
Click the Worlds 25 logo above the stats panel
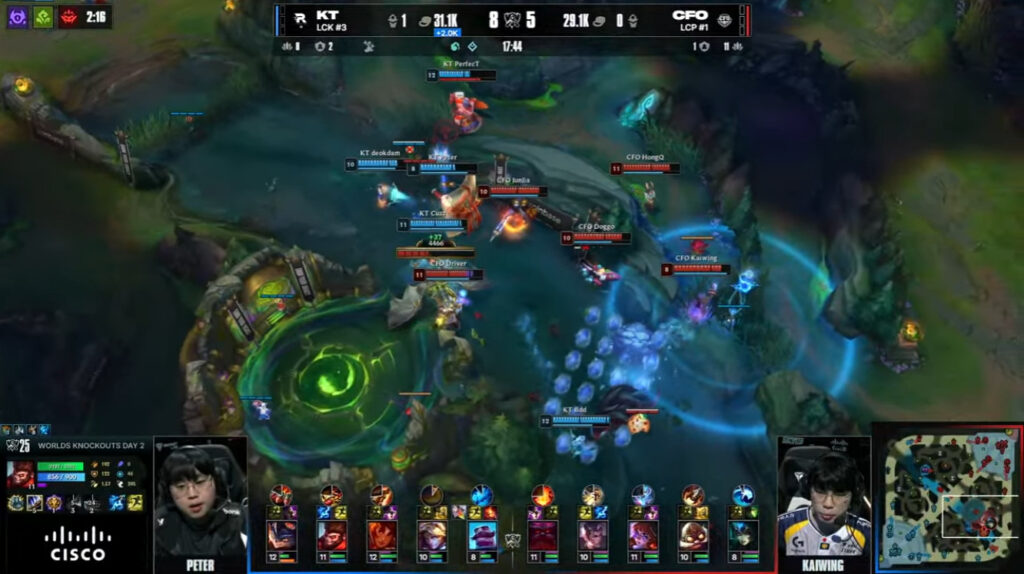[x=18, y=444]
